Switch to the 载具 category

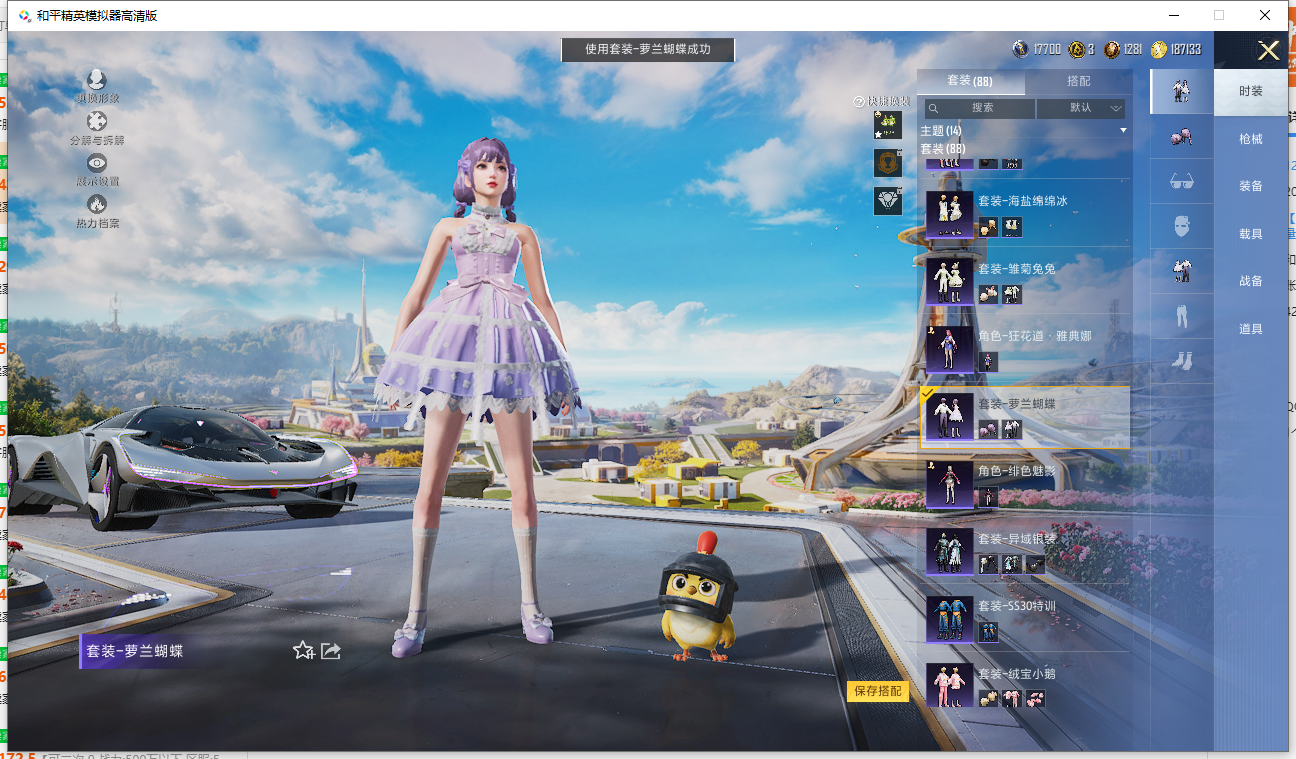pos(1250,234)
